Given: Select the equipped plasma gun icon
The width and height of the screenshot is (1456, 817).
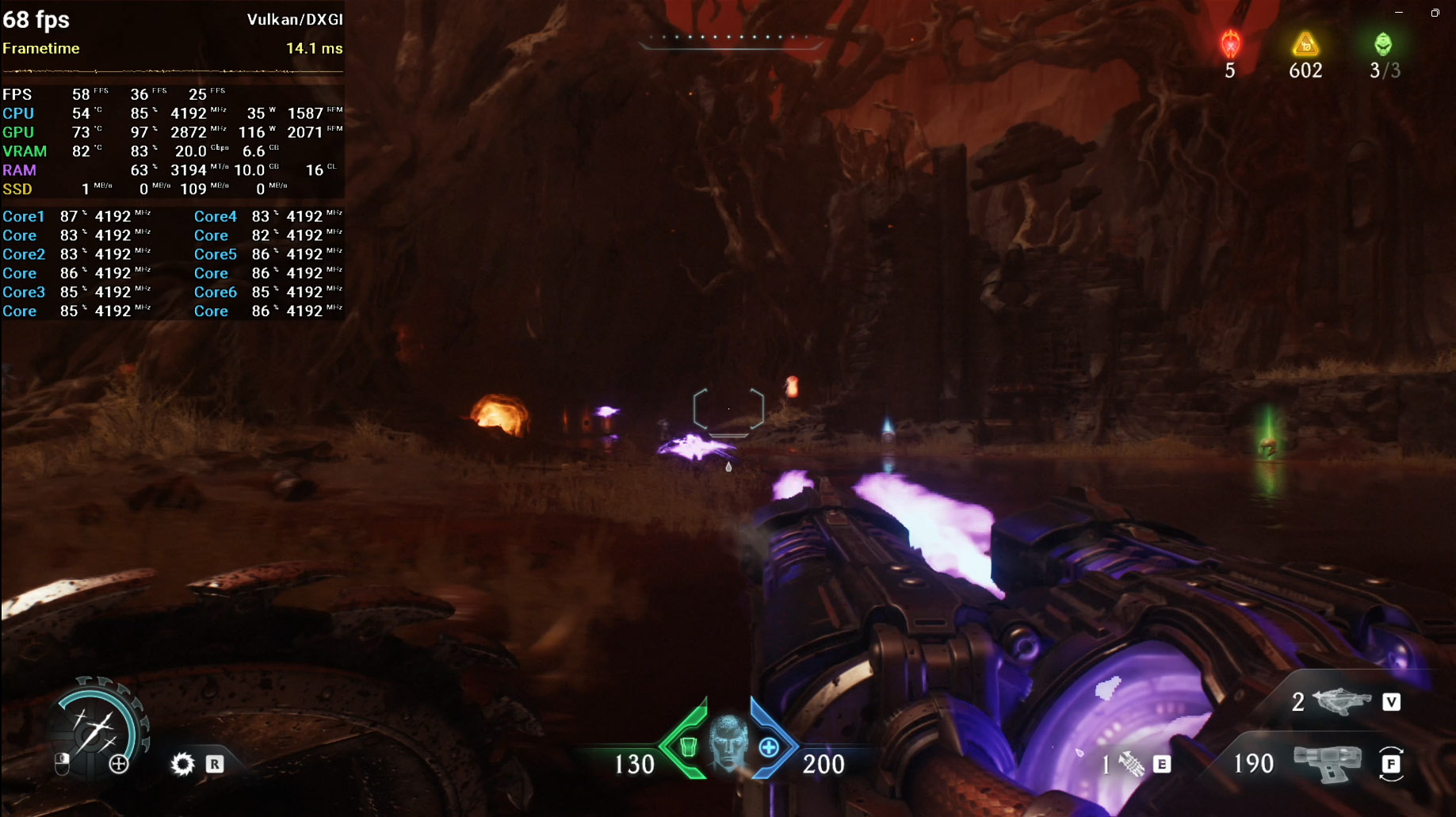Looking at the screenshot, I should coord(1327,763).
